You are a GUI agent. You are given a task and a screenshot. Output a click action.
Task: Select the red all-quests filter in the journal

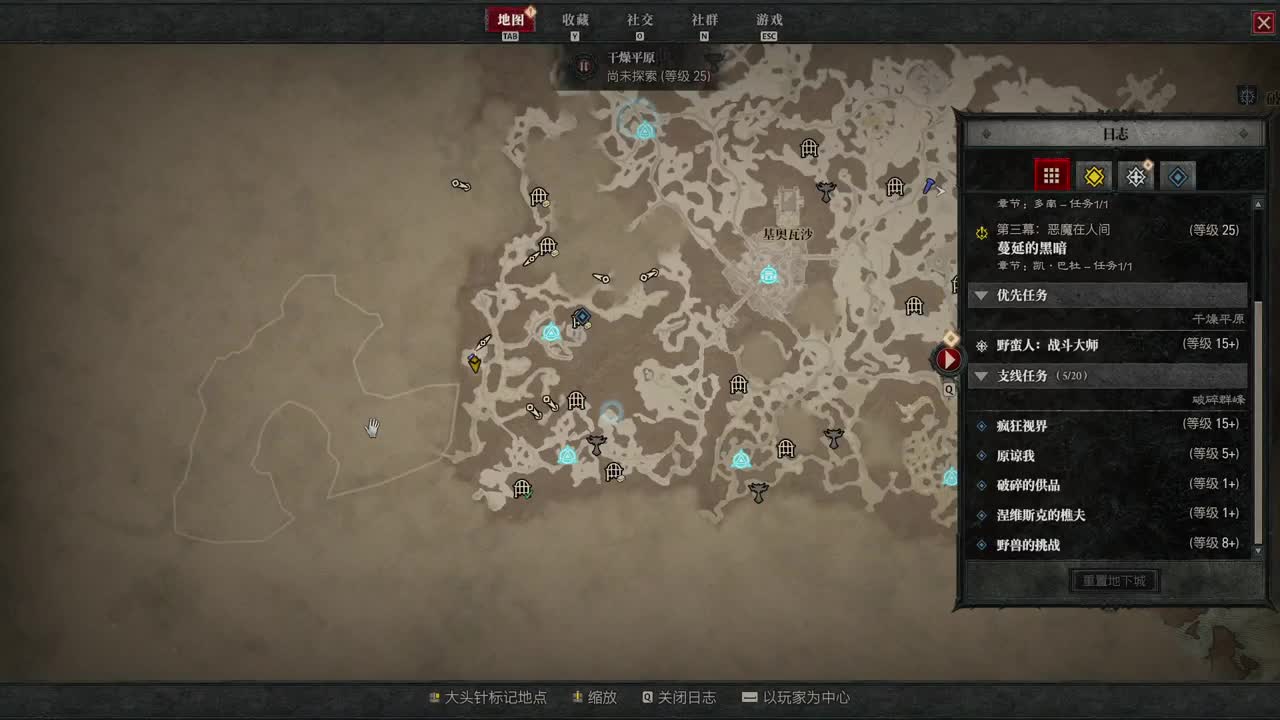[1051, 175]
